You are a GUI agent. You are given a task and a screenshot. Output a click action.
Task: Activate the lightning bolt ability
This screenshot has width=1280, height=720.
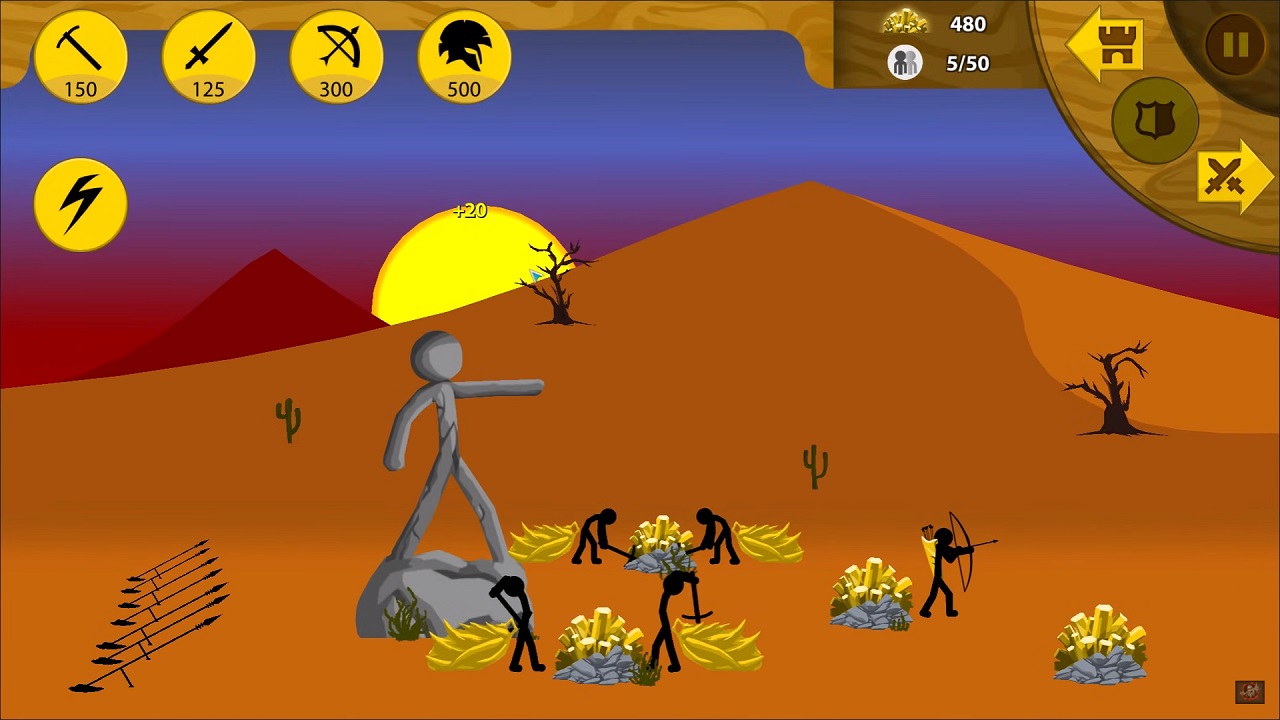80,204
